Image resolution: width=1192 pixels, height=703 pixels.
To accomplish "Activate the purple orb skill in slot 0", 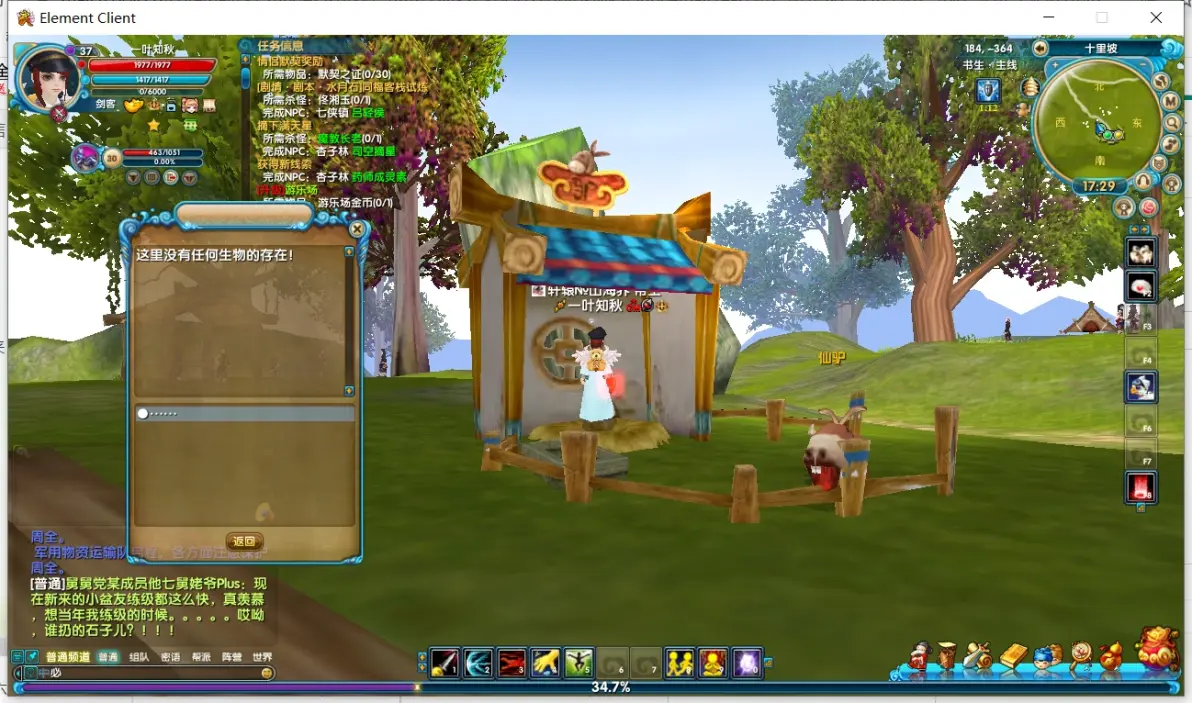I will pos(747,663).
